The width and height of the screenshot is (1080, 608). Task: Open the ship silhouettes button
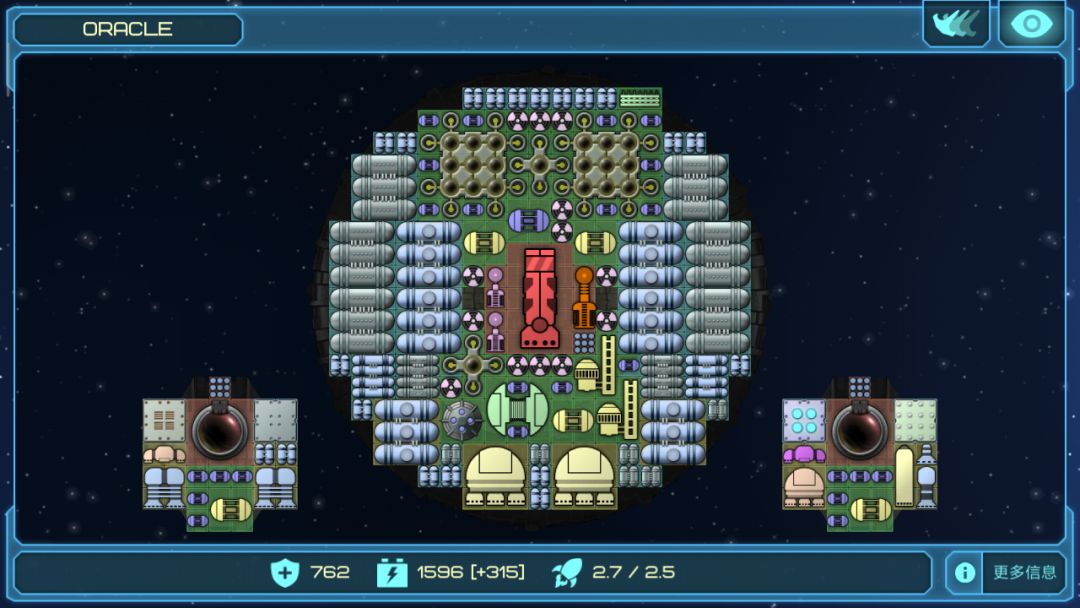coord(955,24)
